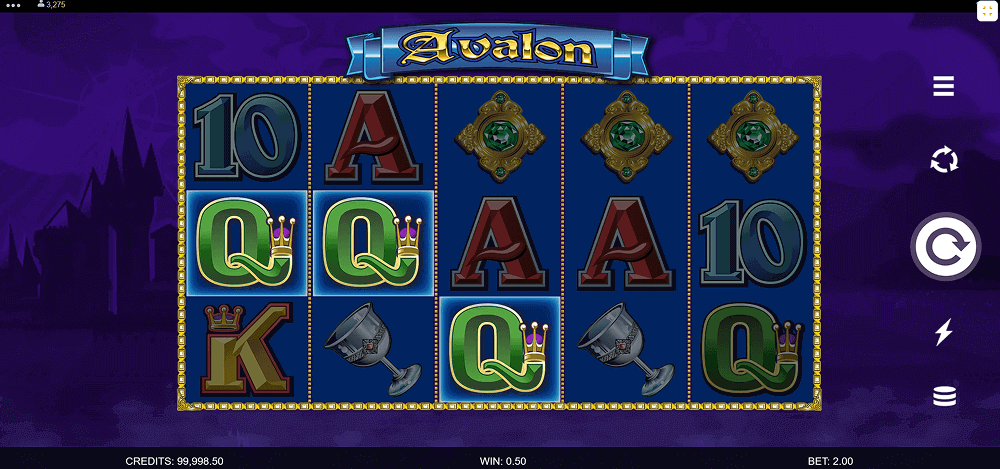The width and height of the screenshot is (1000, 469).
Task: Open the hamburger menu
Action: pyautogui.click(x=943, y=87)
